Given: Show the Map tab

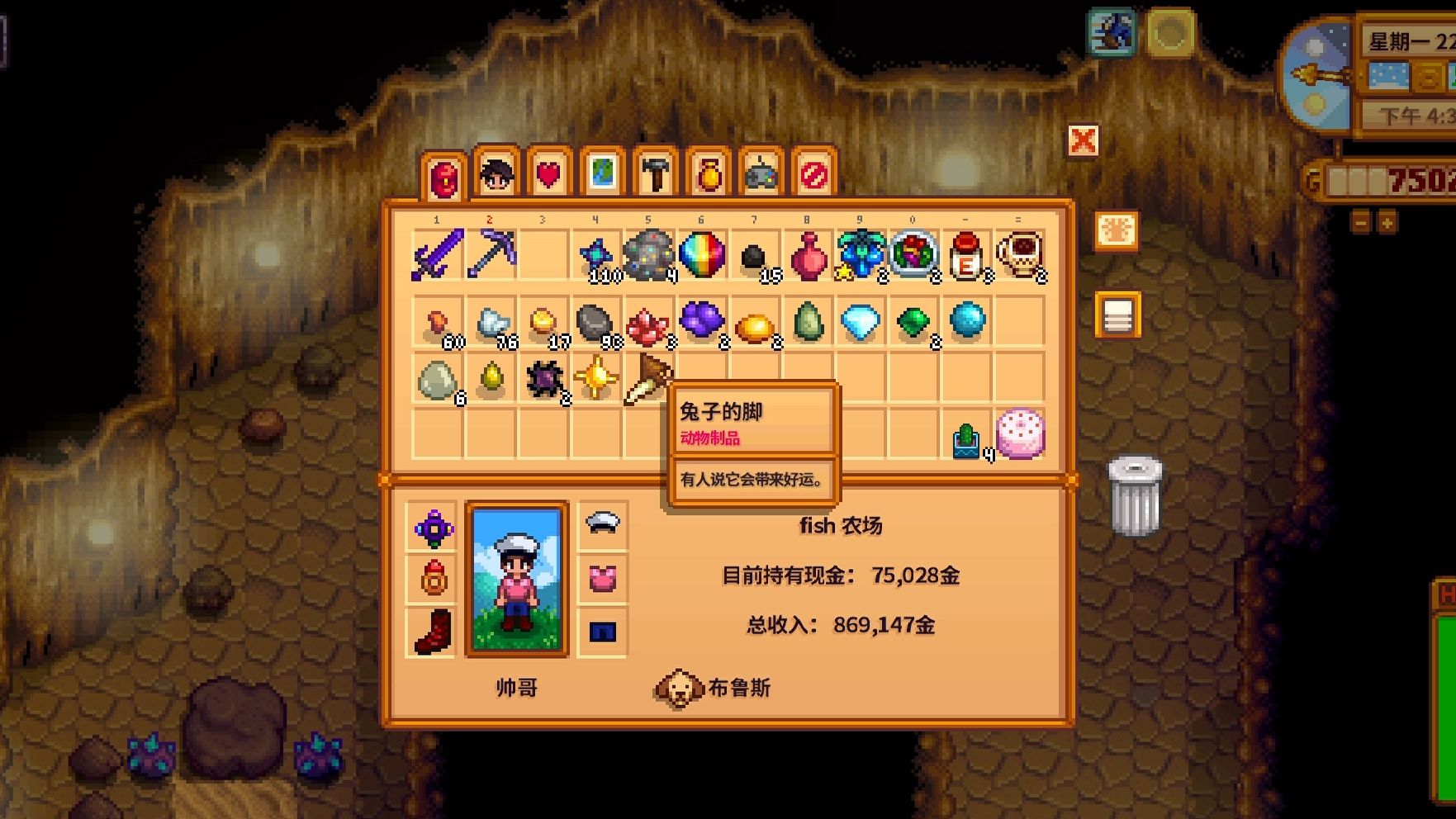Looking at the screenshot, I should (602, 174).
